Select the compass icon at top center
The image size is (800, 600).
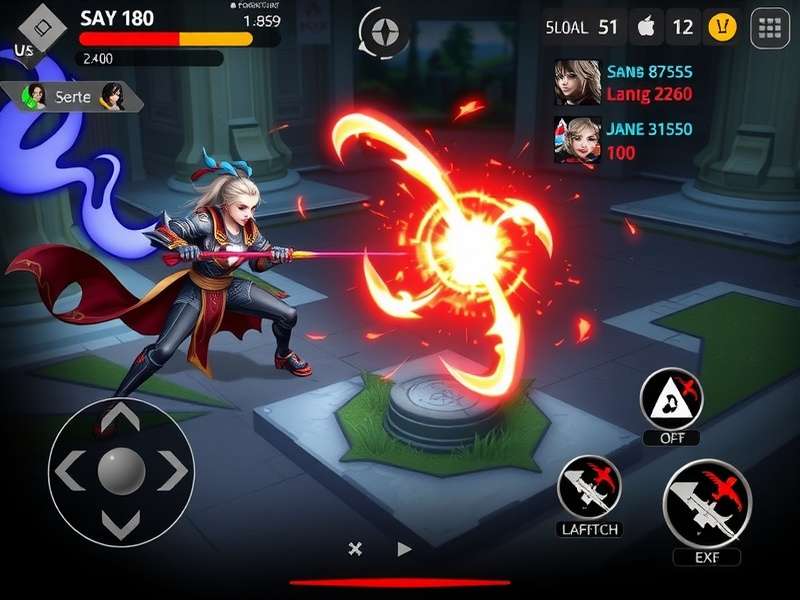pos(383,33)
